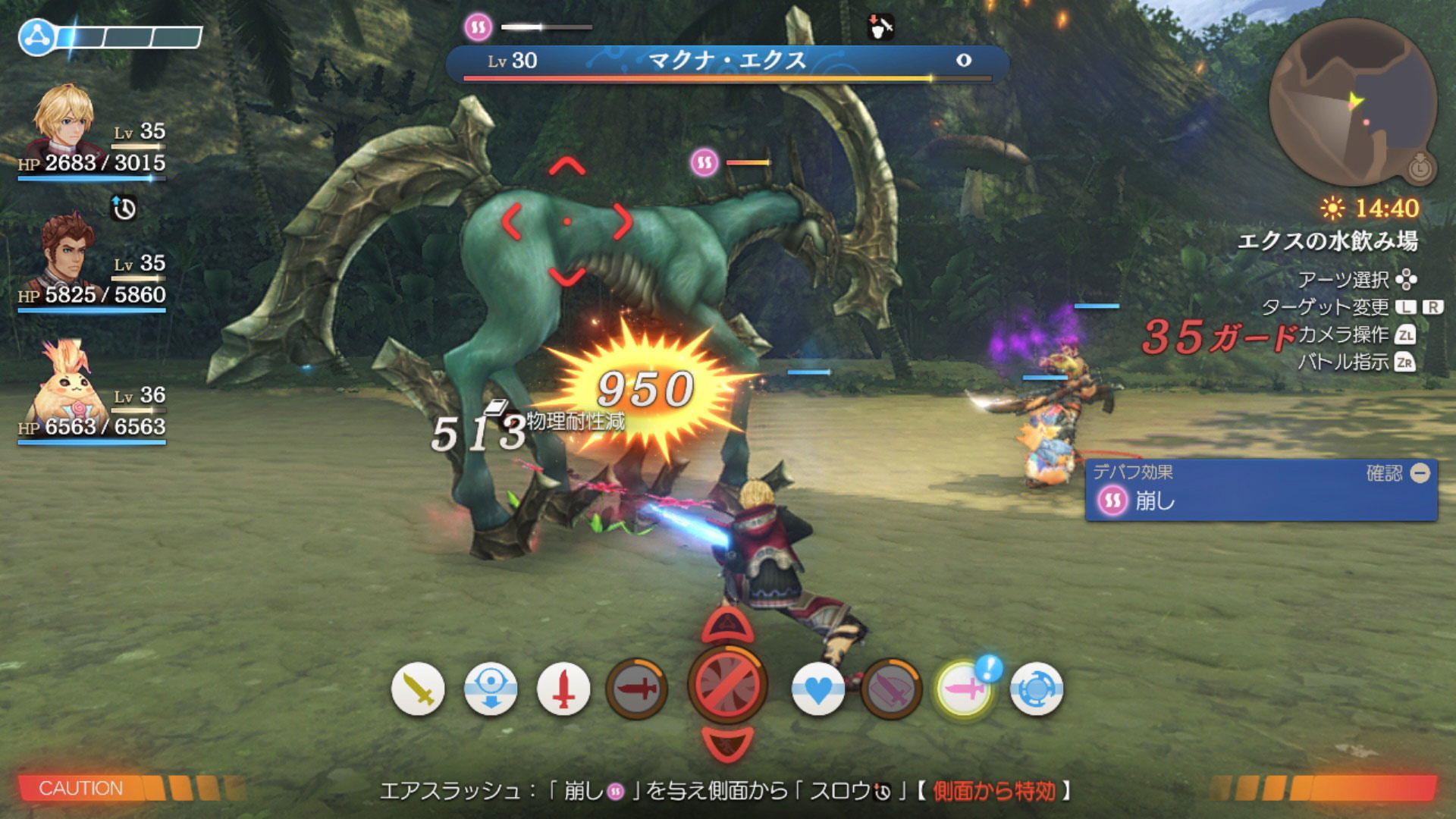Click the enemy name bar マクナ・エクス
Image resolution: width=1456 pixels, height=819 pixels.
tap(726, 61)
